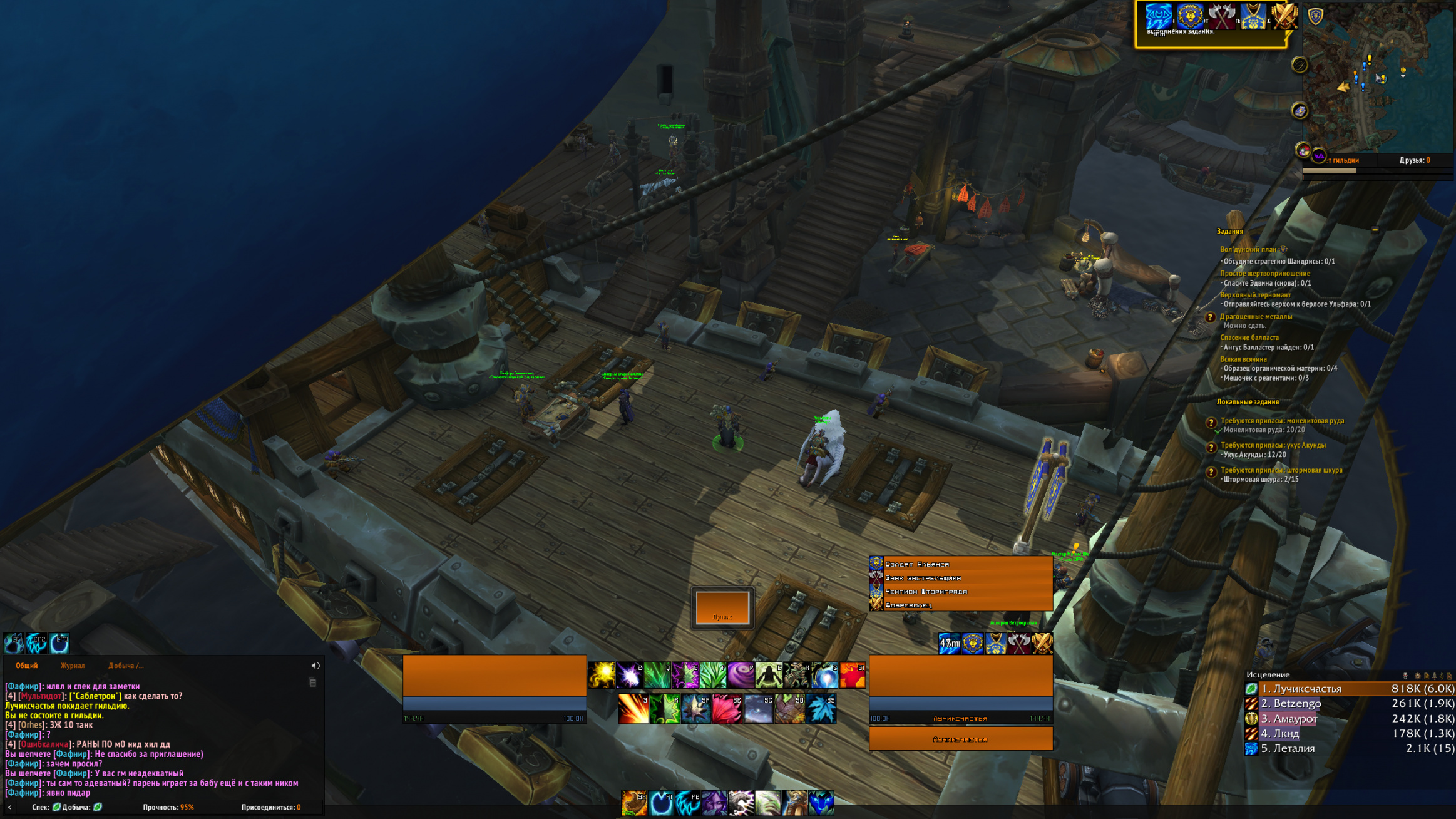The height and width of the screenshot is (819, 1456).
Task: Activate the purple starburst ability on key 2
Action: tap(629, 675)
